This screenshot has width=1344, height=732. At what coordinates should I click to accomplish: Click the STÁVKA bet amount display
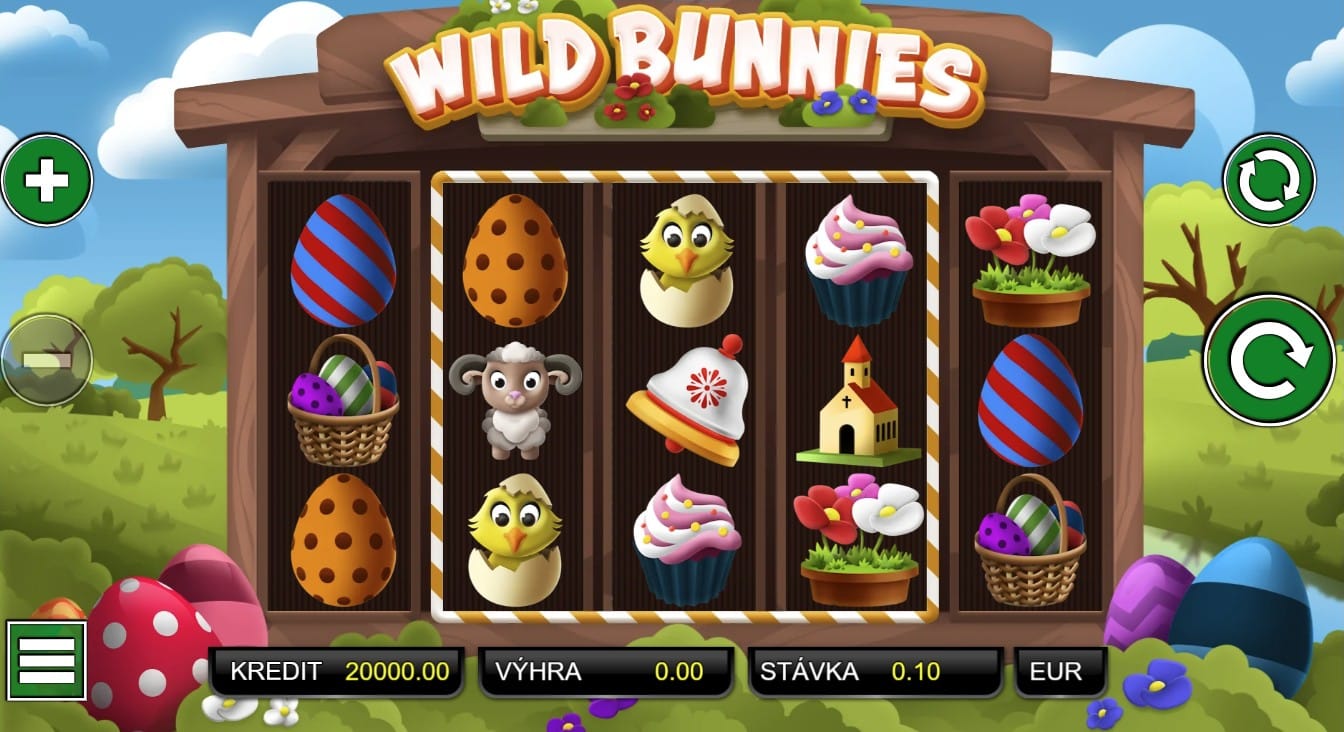pos(873,672)
